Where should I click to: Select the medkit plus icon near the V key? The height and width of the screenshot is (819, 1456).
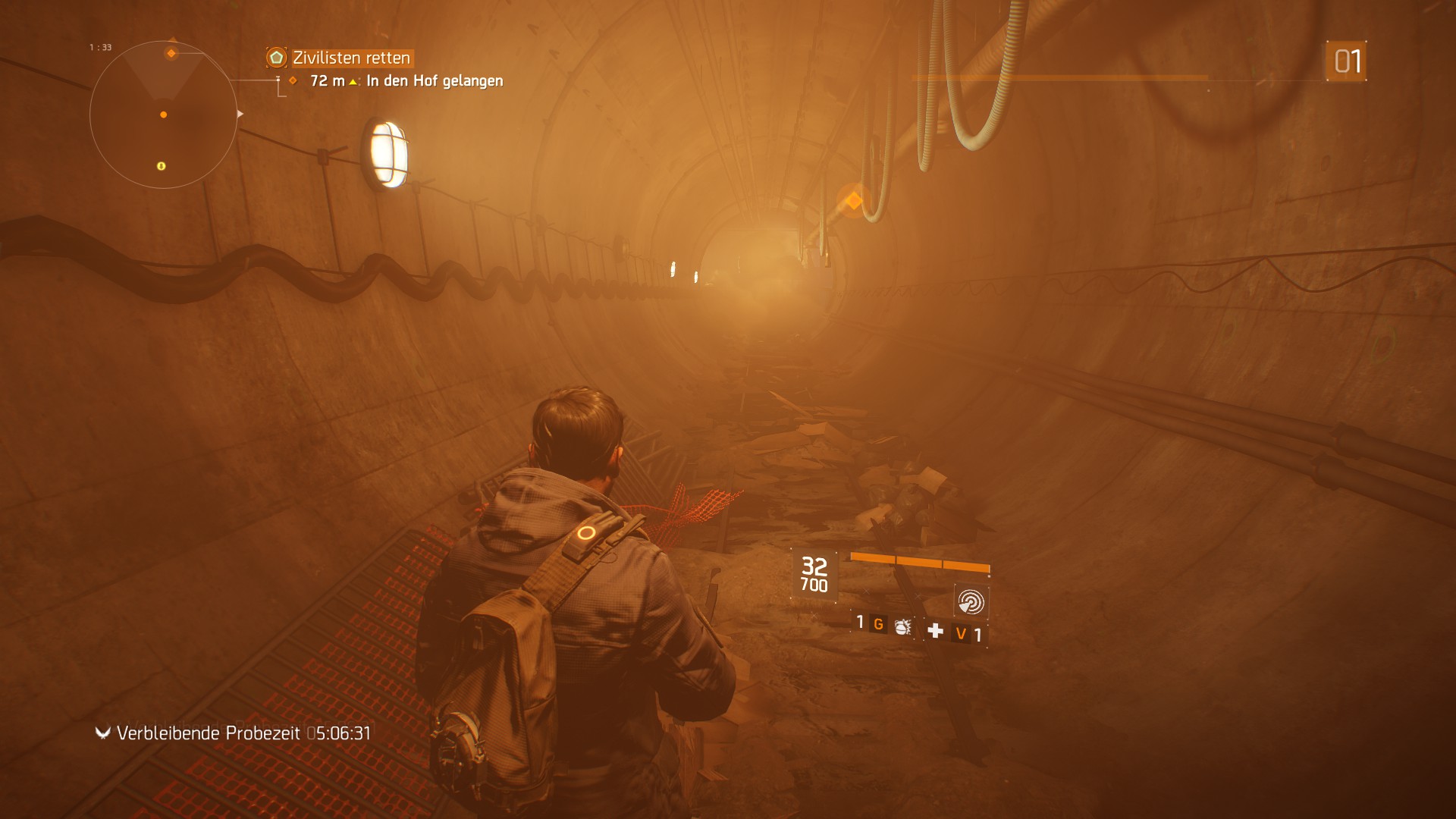937,631
